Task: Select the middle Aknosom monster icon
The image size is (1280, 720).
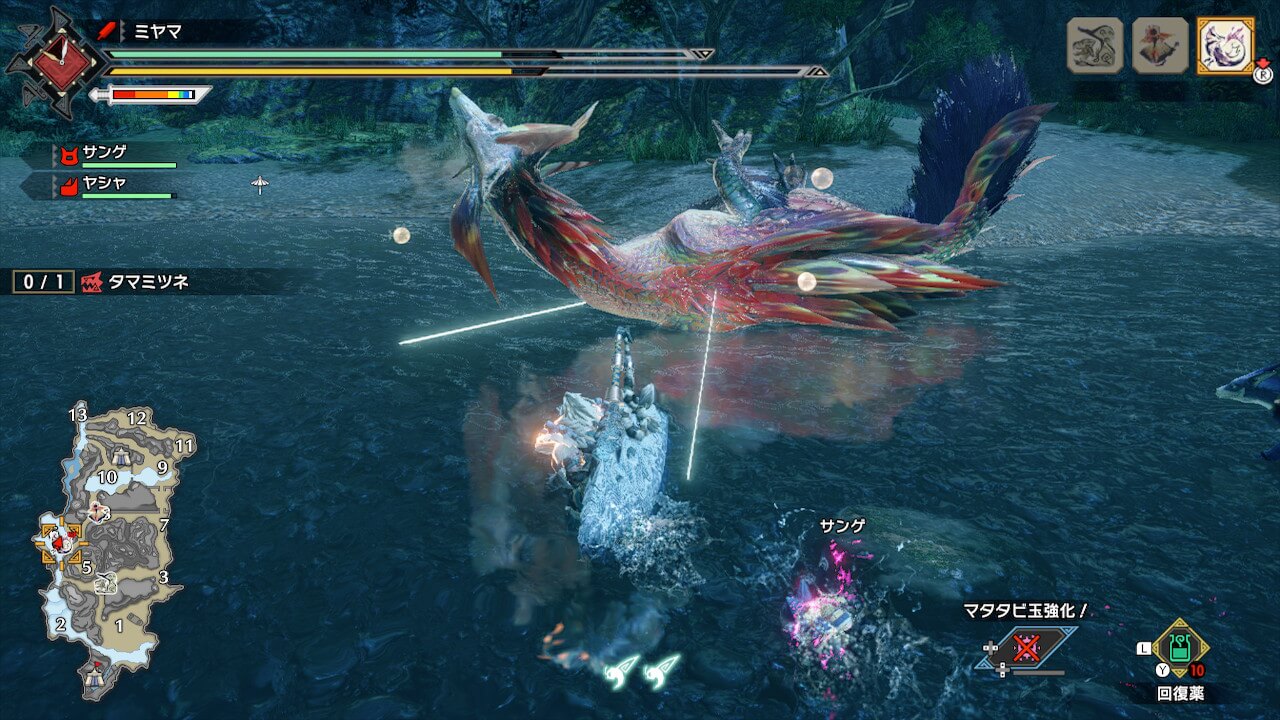Action: click(1160, 45)
